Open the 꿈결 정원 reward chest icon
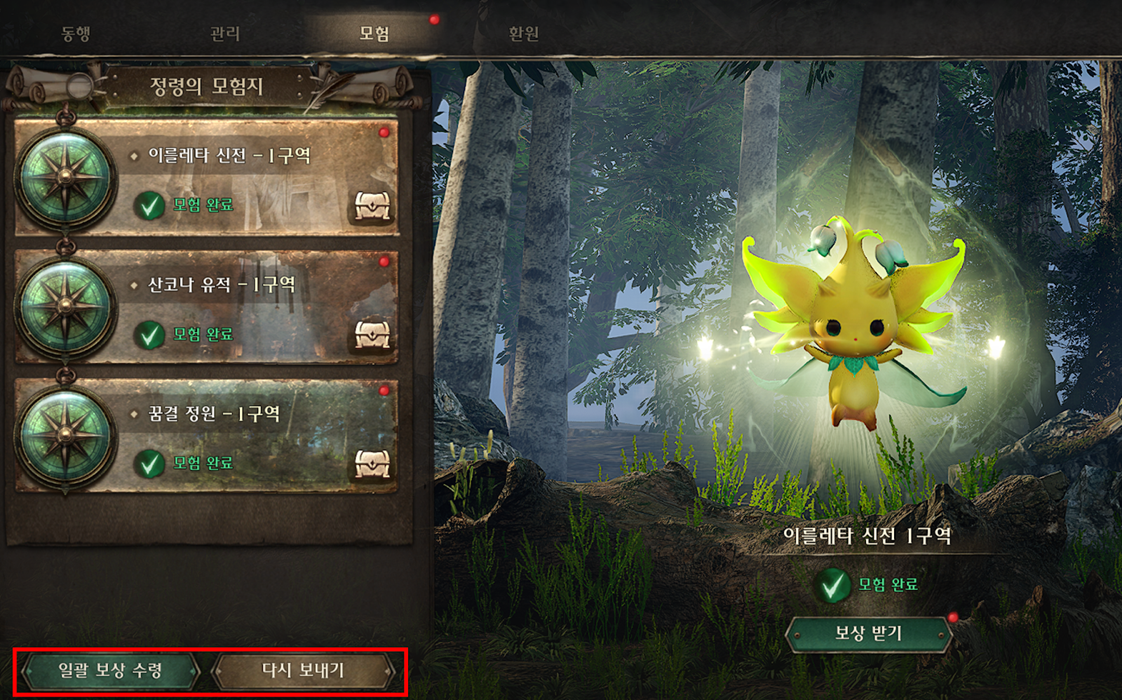 370,464
